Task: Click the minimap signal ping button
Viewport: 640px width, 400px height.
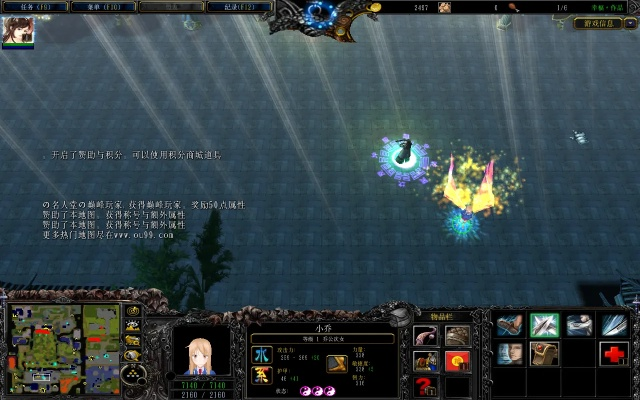Action: coord(132,311)
